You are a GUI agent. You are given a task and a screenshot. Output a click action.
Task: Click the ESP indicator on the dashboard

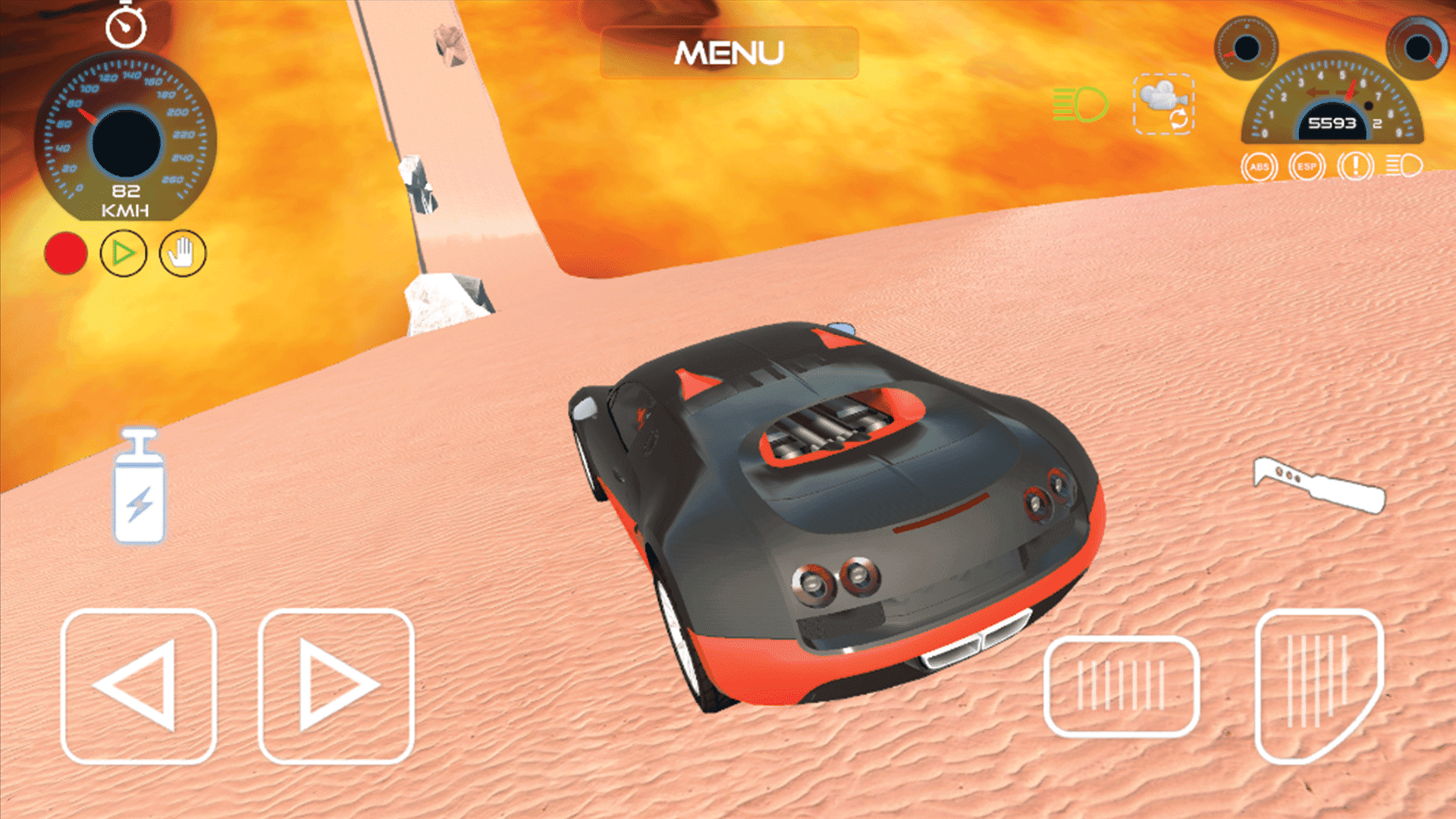[x=1306, y=167]
